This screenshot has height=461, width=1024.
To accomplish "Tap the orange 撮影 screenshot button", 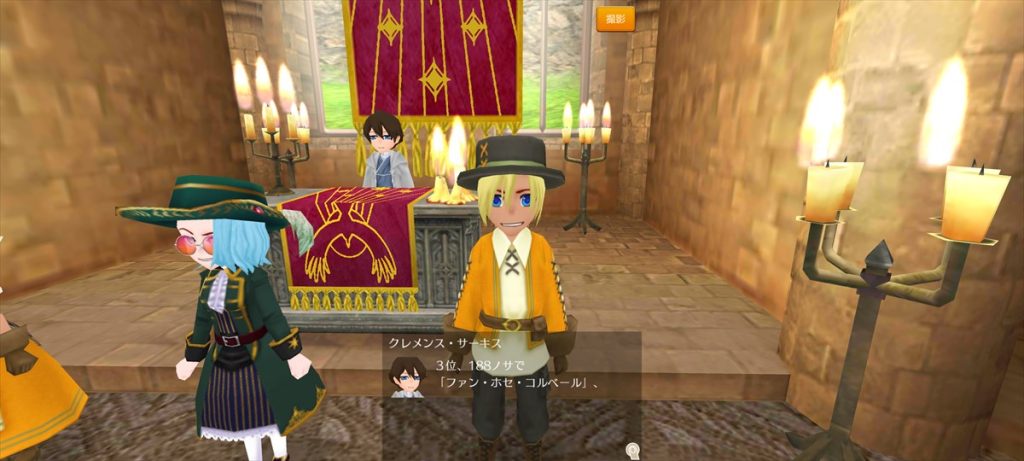I will point(615,19).
